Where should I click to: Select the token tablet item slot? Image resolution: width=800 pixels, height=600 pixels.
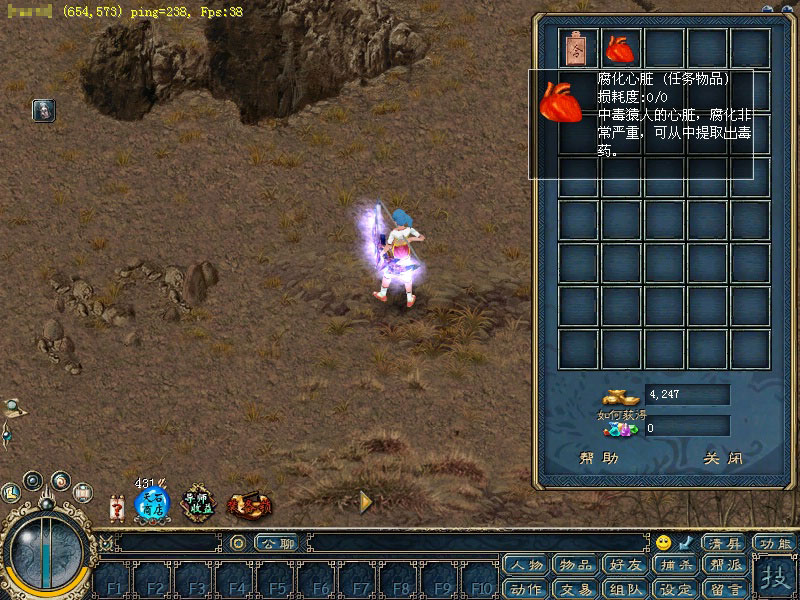(x=578, y=48)
